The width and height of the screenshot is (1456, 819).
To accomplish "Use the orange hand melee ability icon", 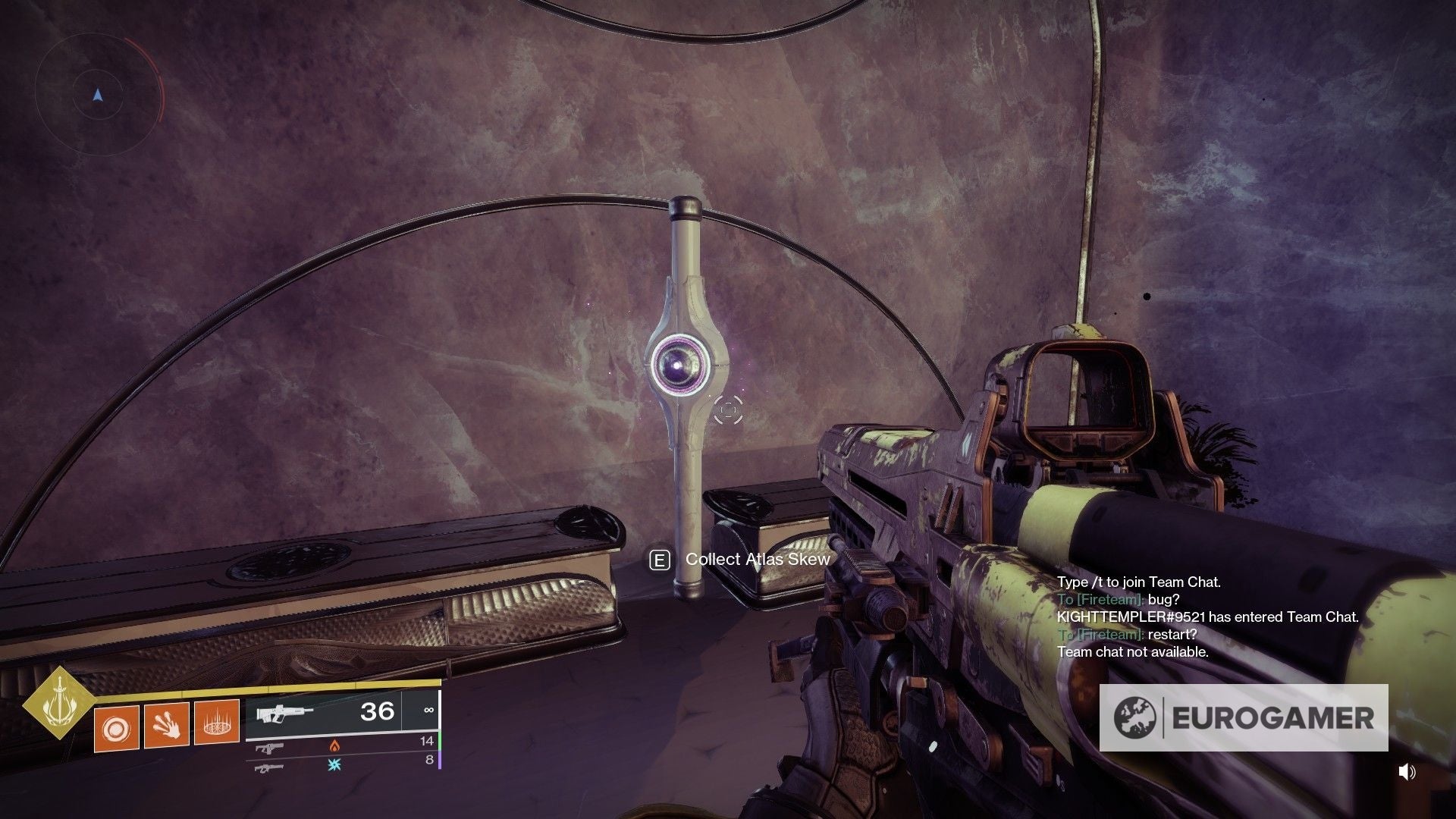I will 166,725.
